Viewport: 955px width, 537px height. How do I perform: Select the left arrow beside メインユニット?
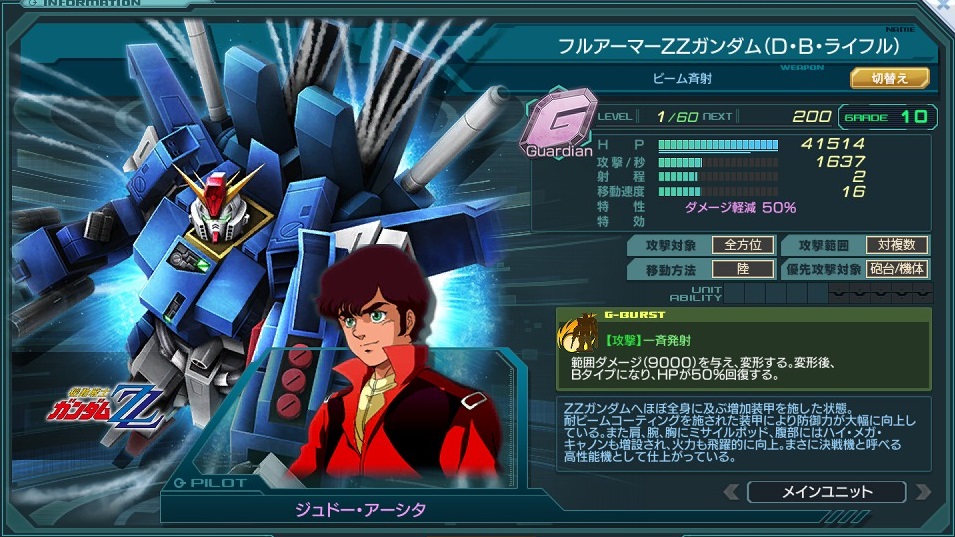pyautogui.click(x=732, y=492)
